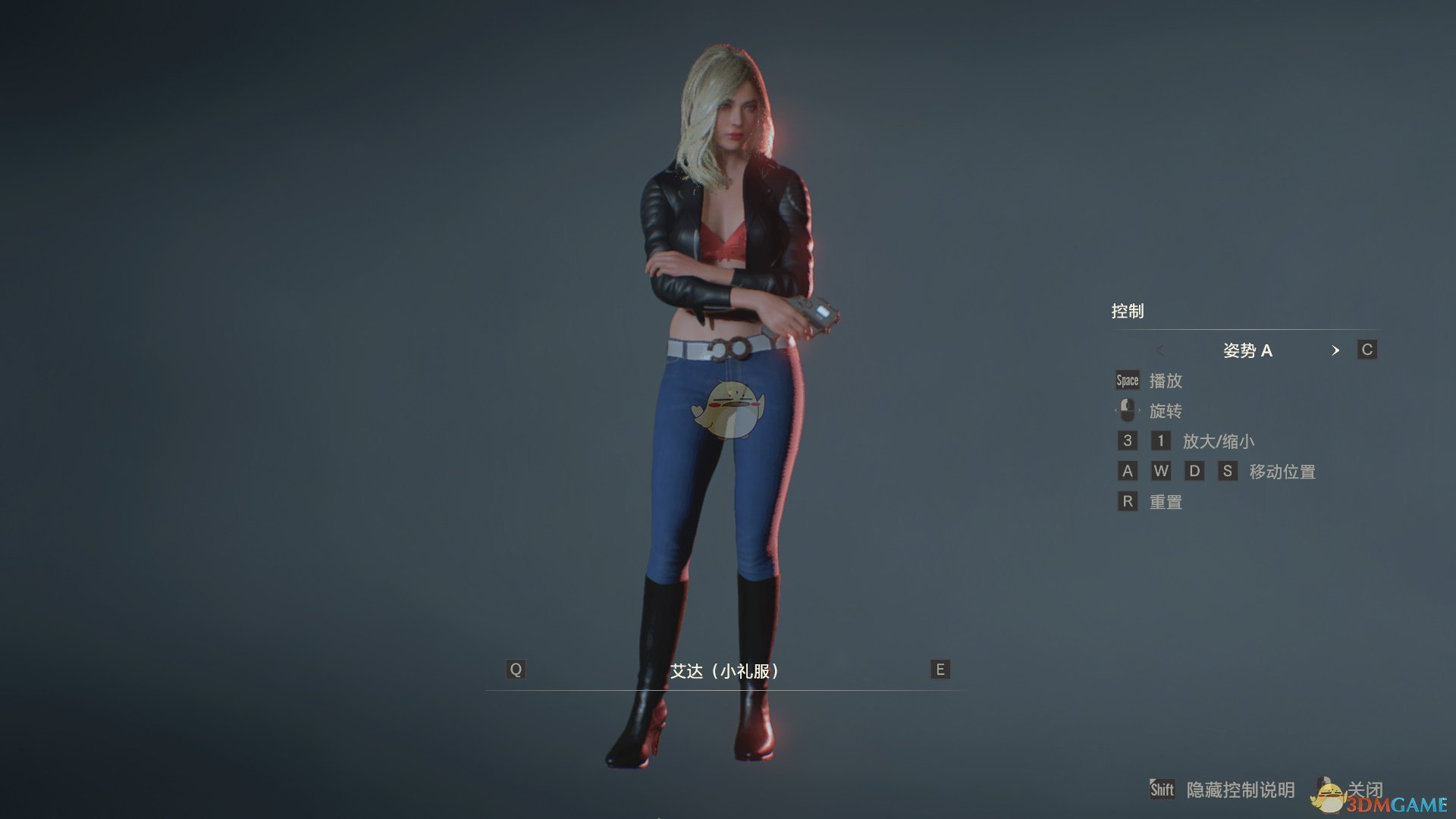Viewport: 1456px width, 819px height.
Task: Open the 姿势 A pose selector
Action: (x=1249, y=350)
